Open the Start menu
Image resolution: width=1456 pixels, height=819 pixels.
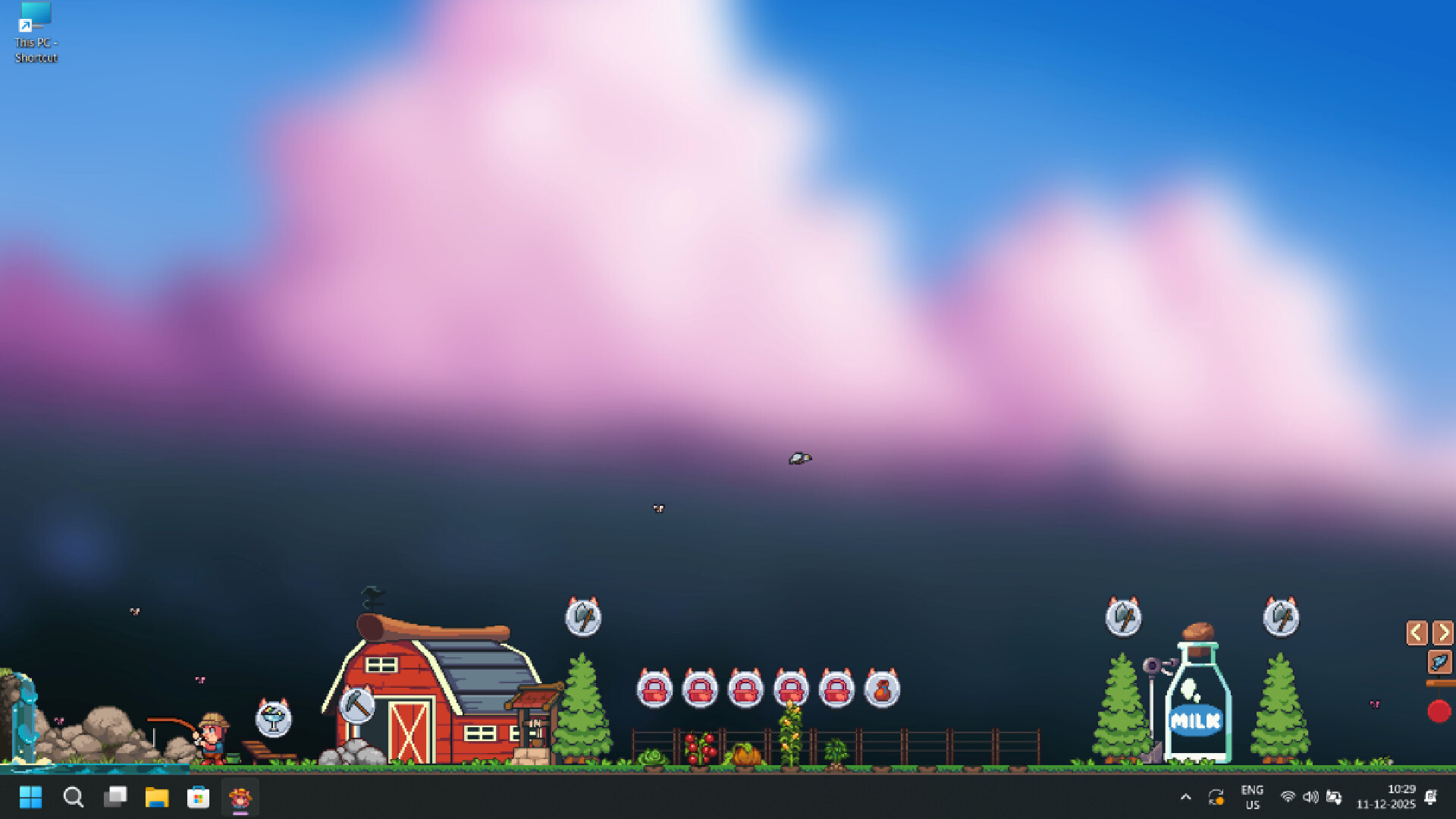coord(30,797)
